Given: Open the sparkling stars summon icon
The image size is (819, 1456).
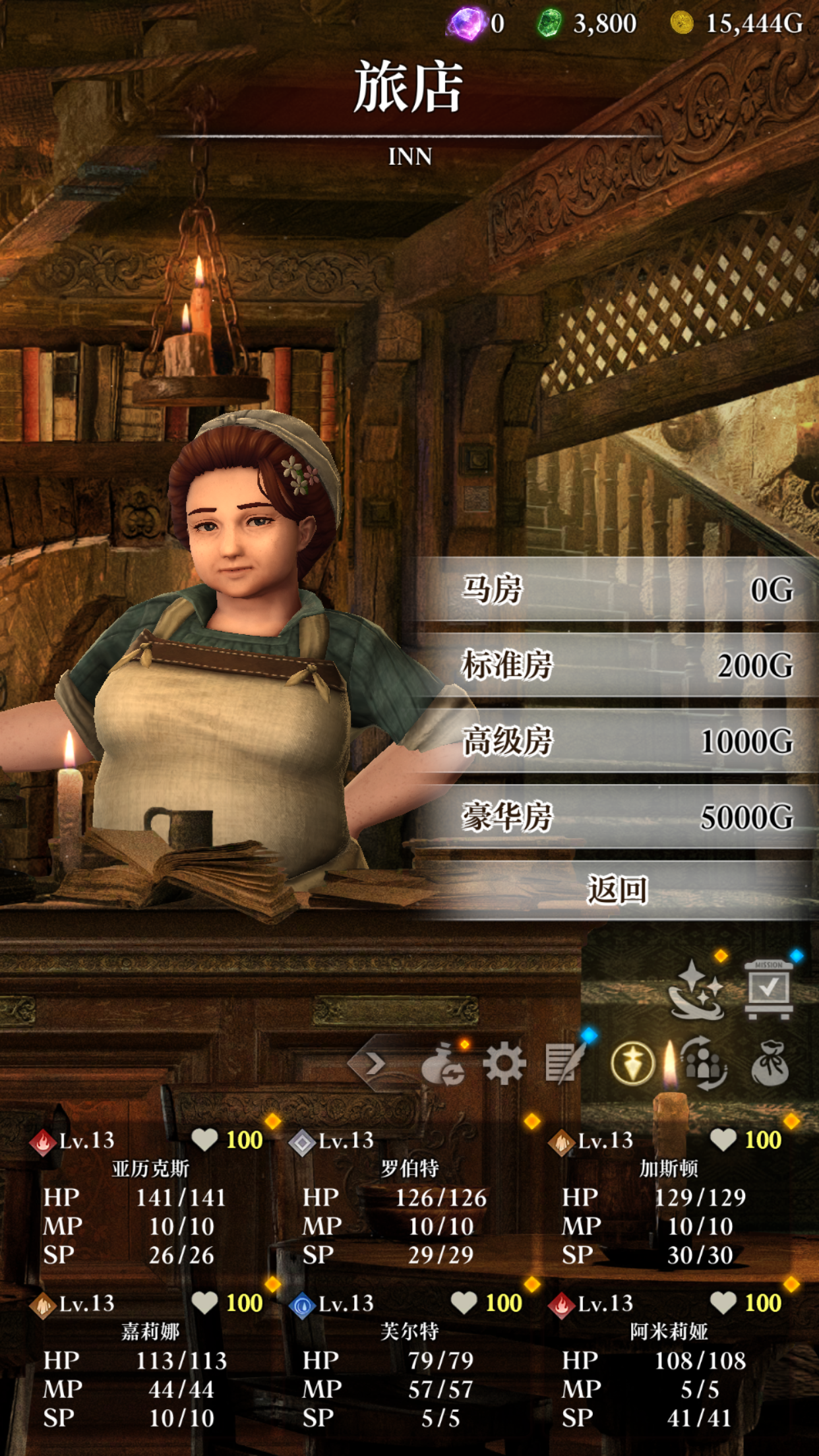Looking at the screenshot, I should point(696,990).
